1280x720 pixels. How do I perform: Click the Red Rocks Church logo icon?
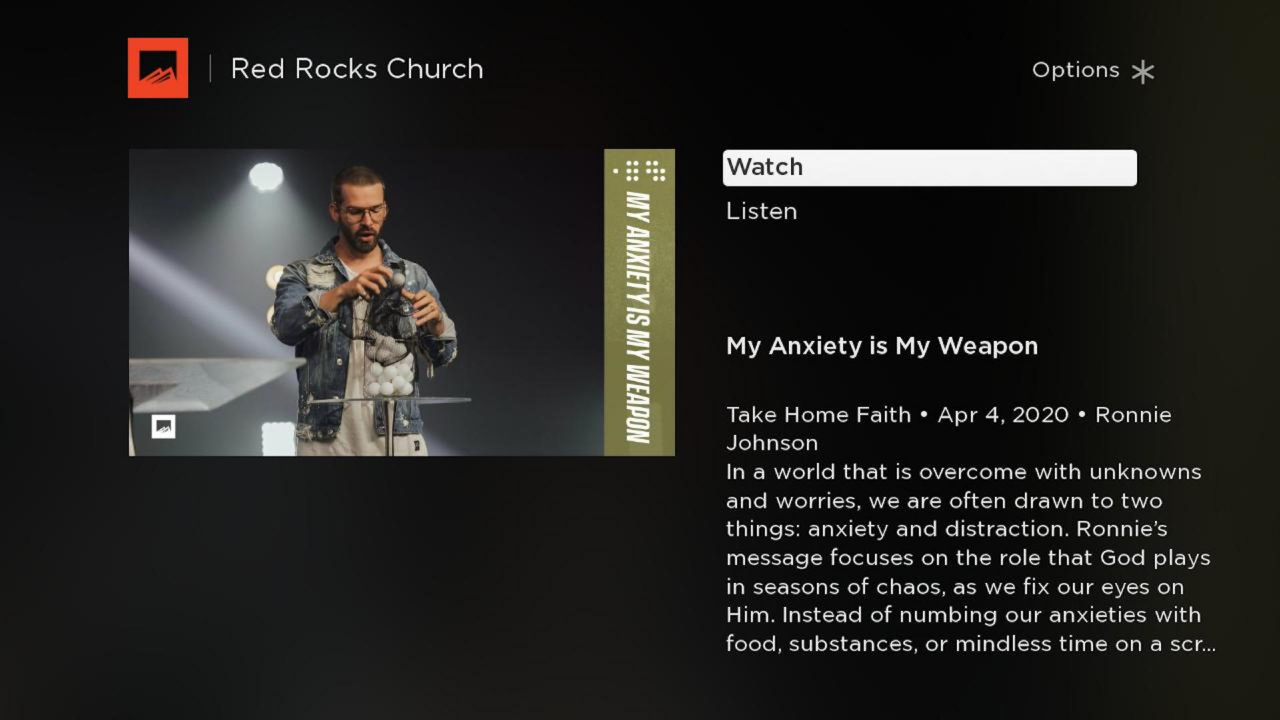tap(157, 68)
